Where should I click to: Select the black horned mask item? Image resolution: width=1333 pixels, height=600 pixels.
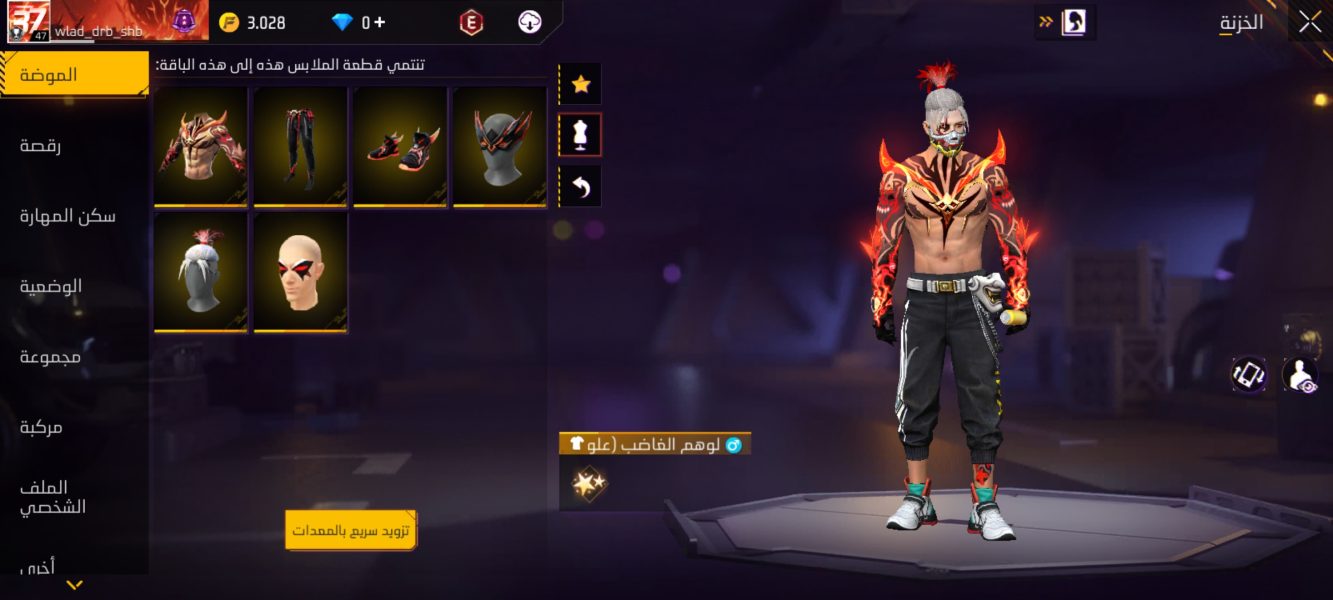[499, 147]
